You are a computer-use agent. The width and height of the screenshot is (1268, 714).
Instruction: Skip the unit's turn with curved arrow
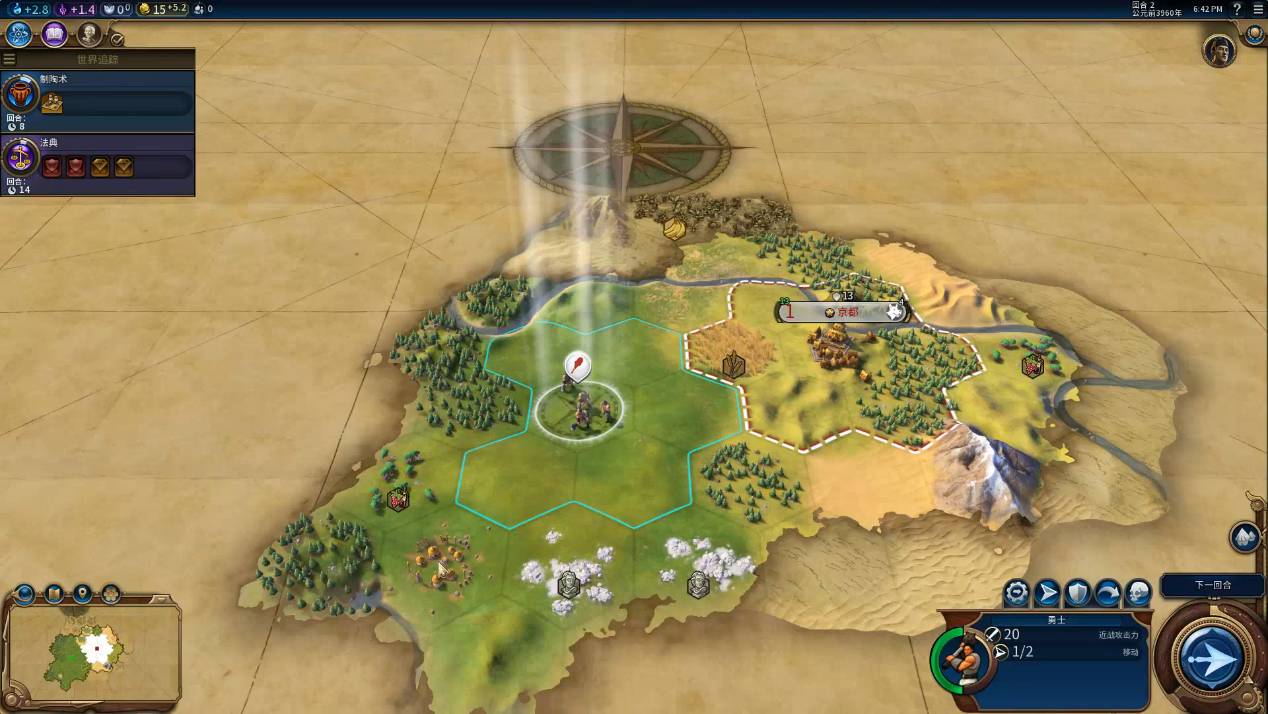point(1108,593)
